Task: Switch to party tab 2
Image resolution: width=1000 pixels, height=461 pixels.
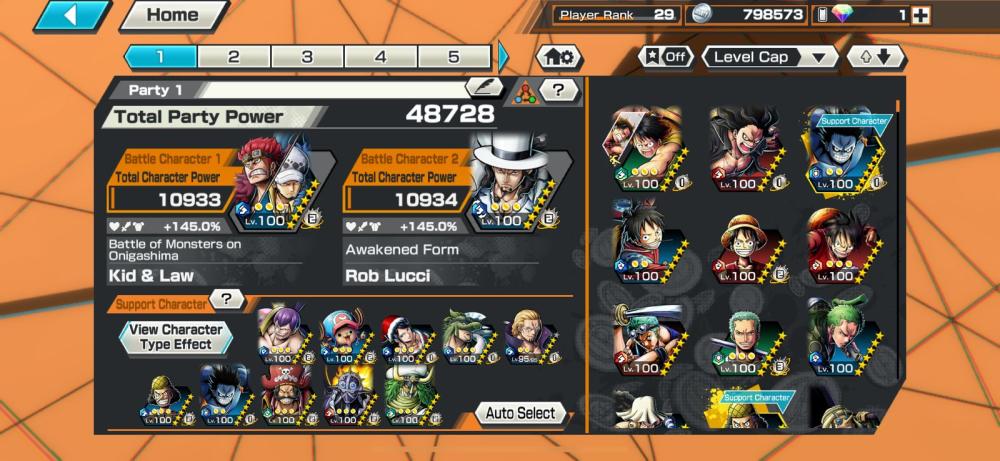Action: (233, 57)
